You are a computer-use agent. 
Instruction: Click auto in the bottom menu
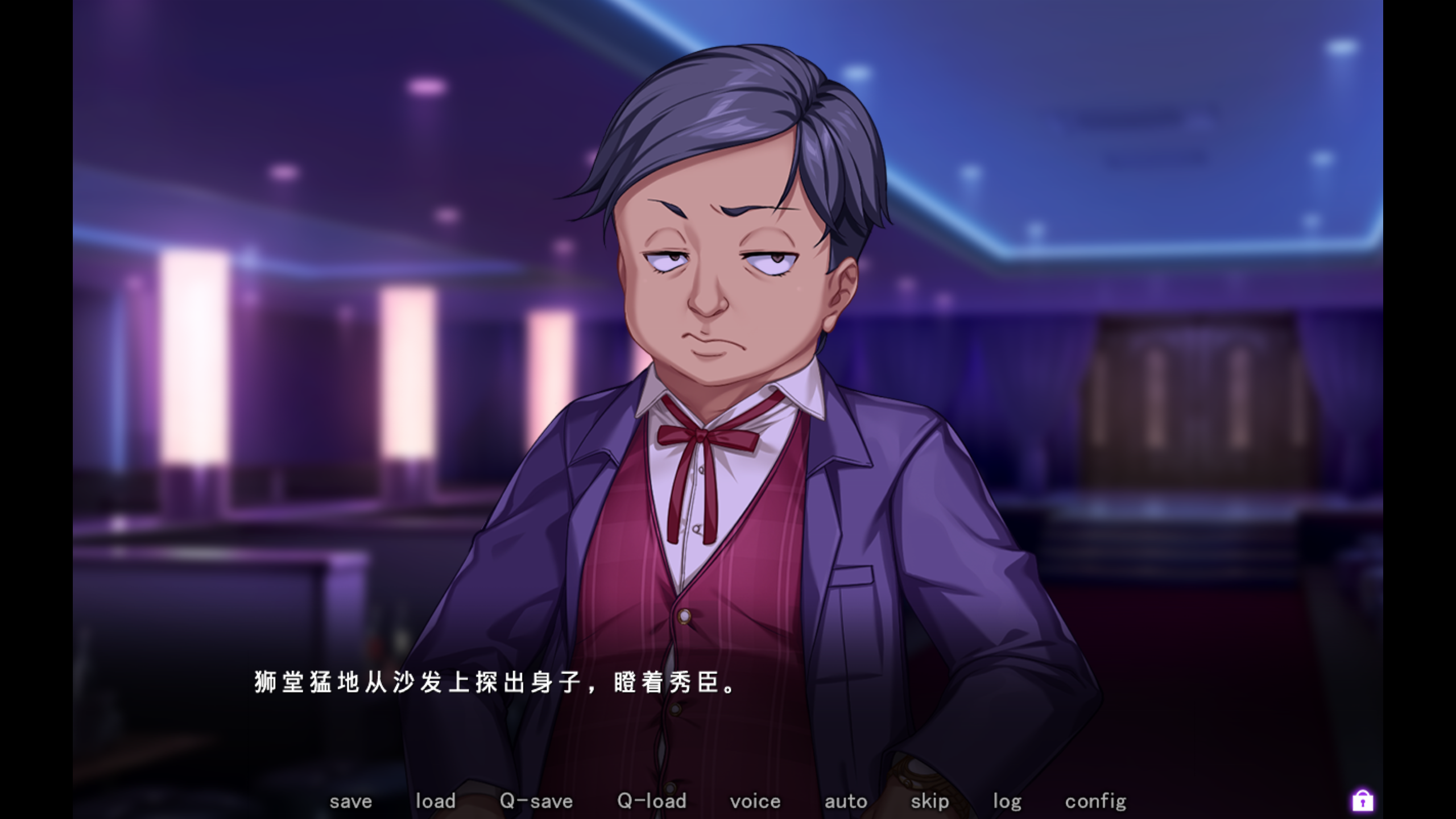(x=846, y=801)
